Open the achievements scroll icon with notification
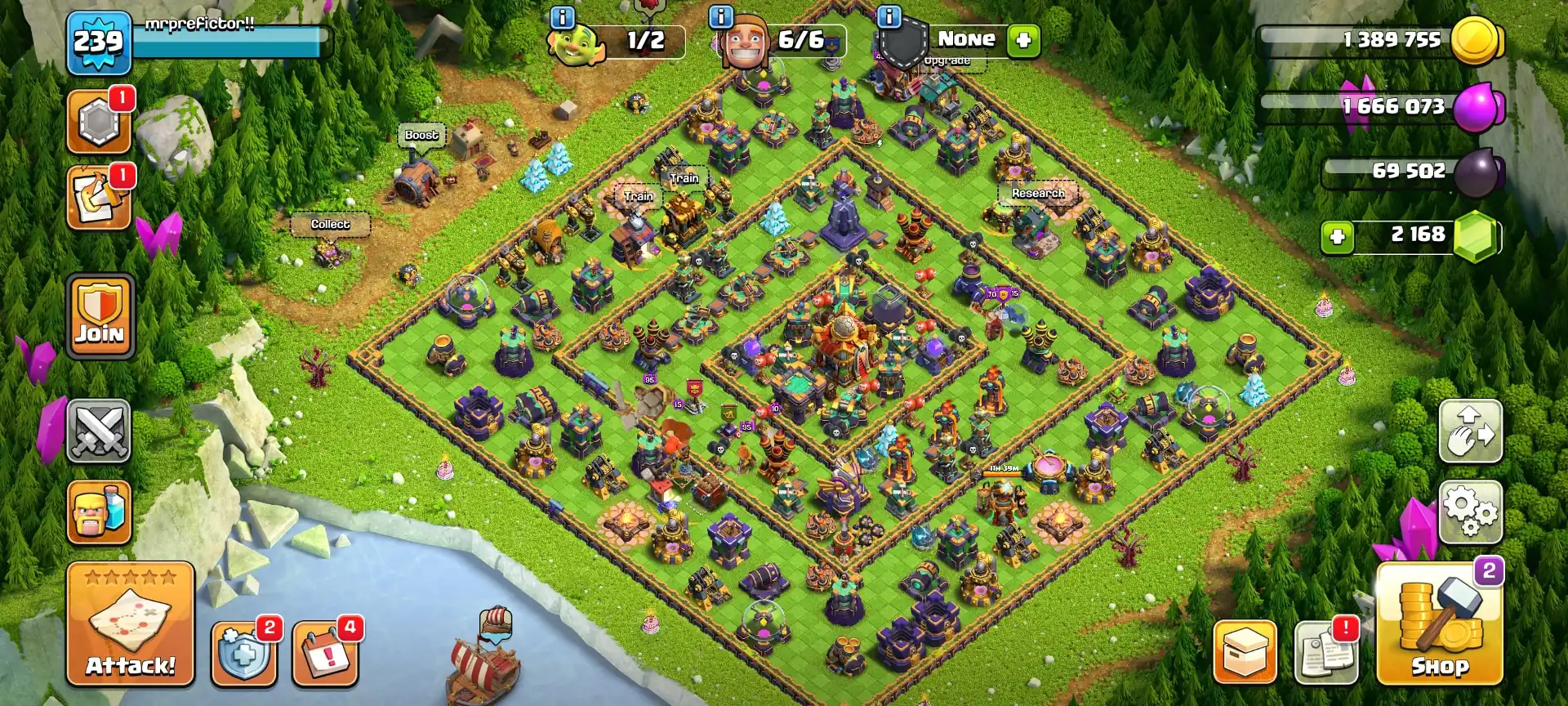 (x=100, y=199)
